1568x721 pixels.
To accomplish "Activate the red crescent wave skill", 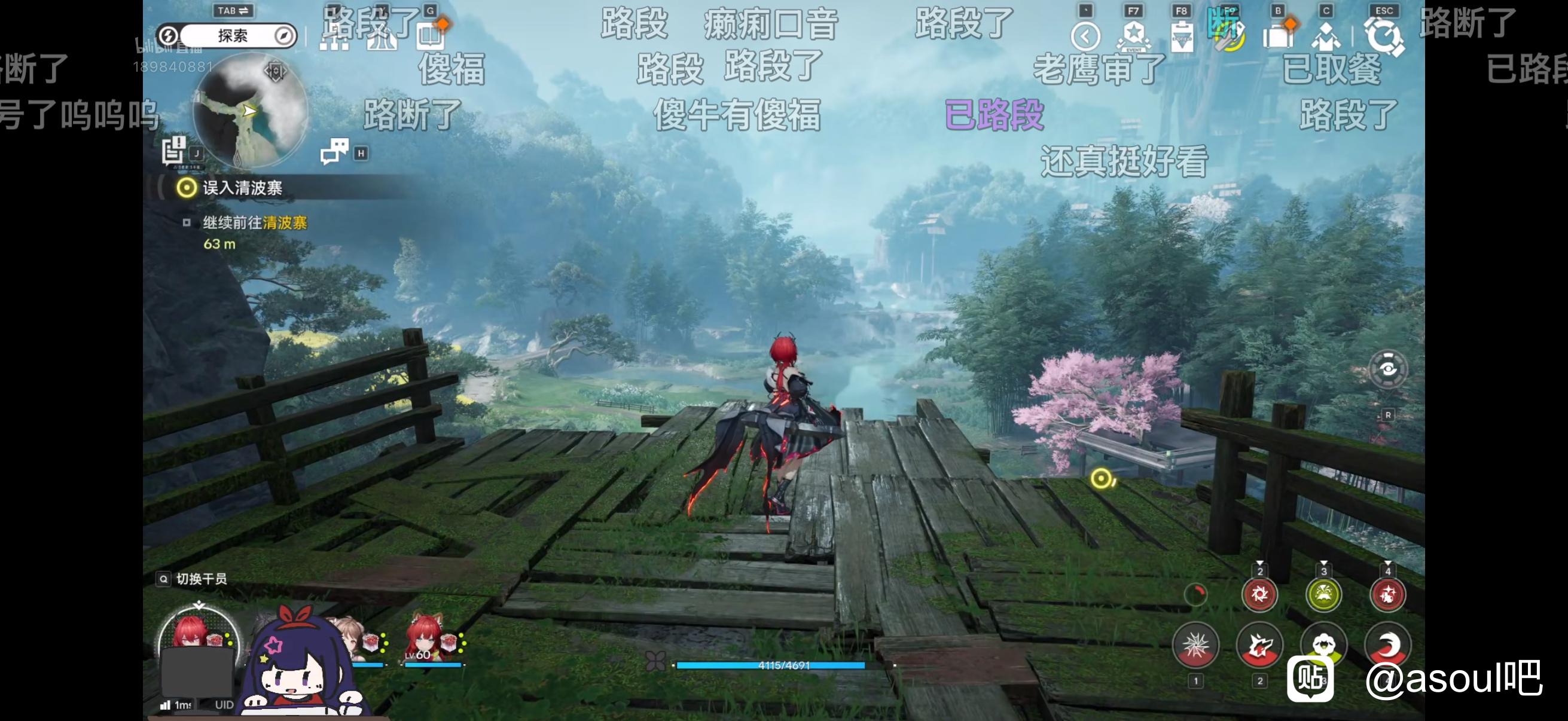I will (1387, 646).
